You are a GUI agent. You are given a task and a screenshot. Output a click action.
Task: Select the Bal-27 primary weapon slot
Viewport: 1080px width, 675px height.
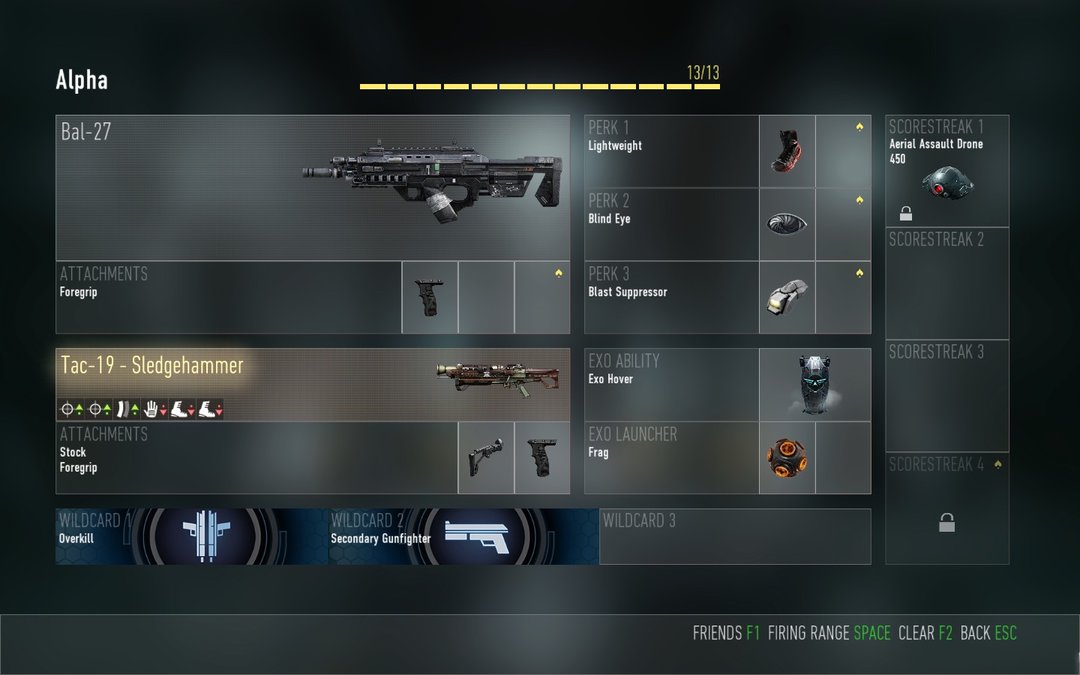(312, 188)
